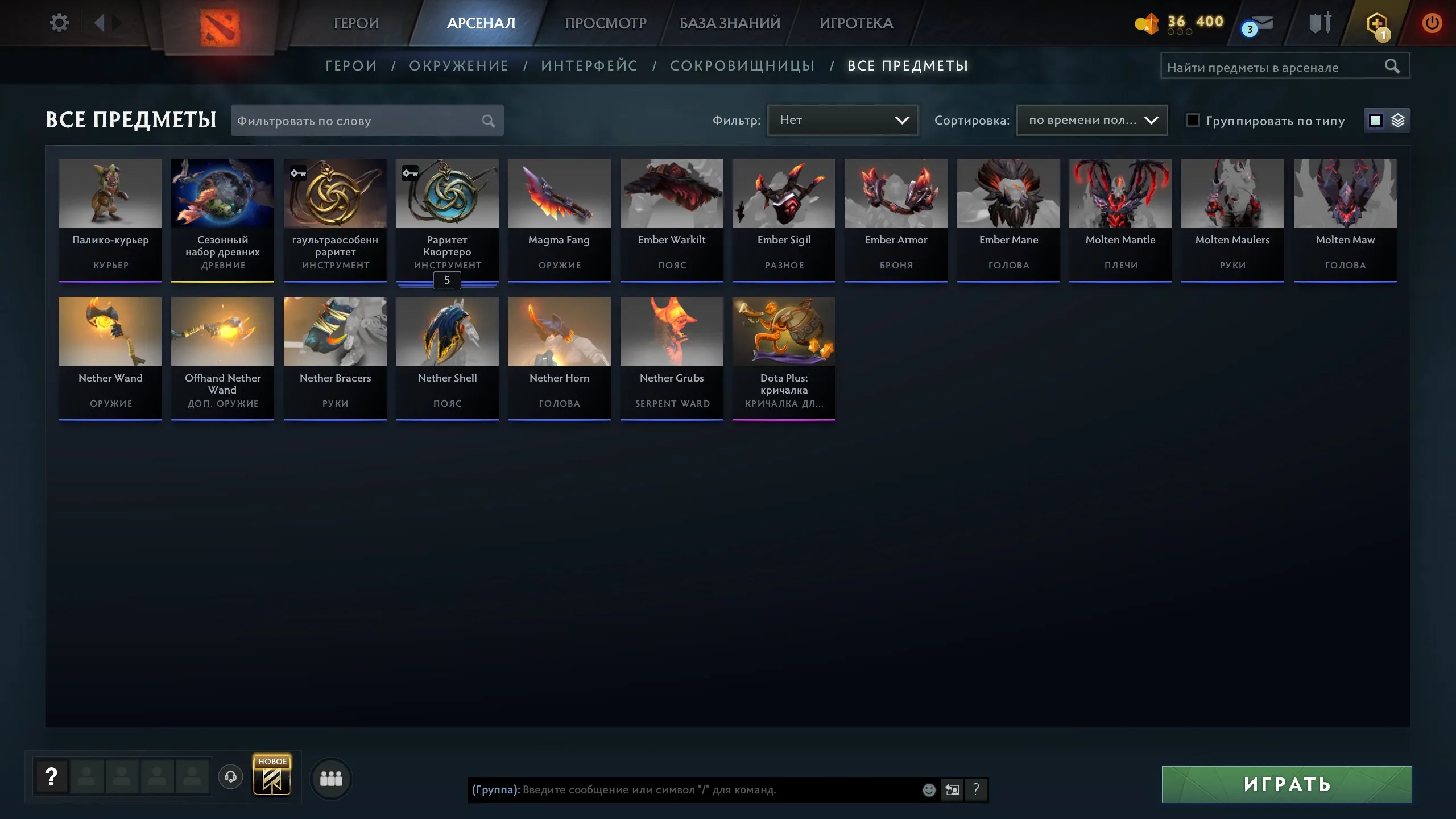Viewport: 1456px width, 819px height.
Task: Open the armory shield and sword icon
Action: pyautogui.click(x=1319, y=23)
